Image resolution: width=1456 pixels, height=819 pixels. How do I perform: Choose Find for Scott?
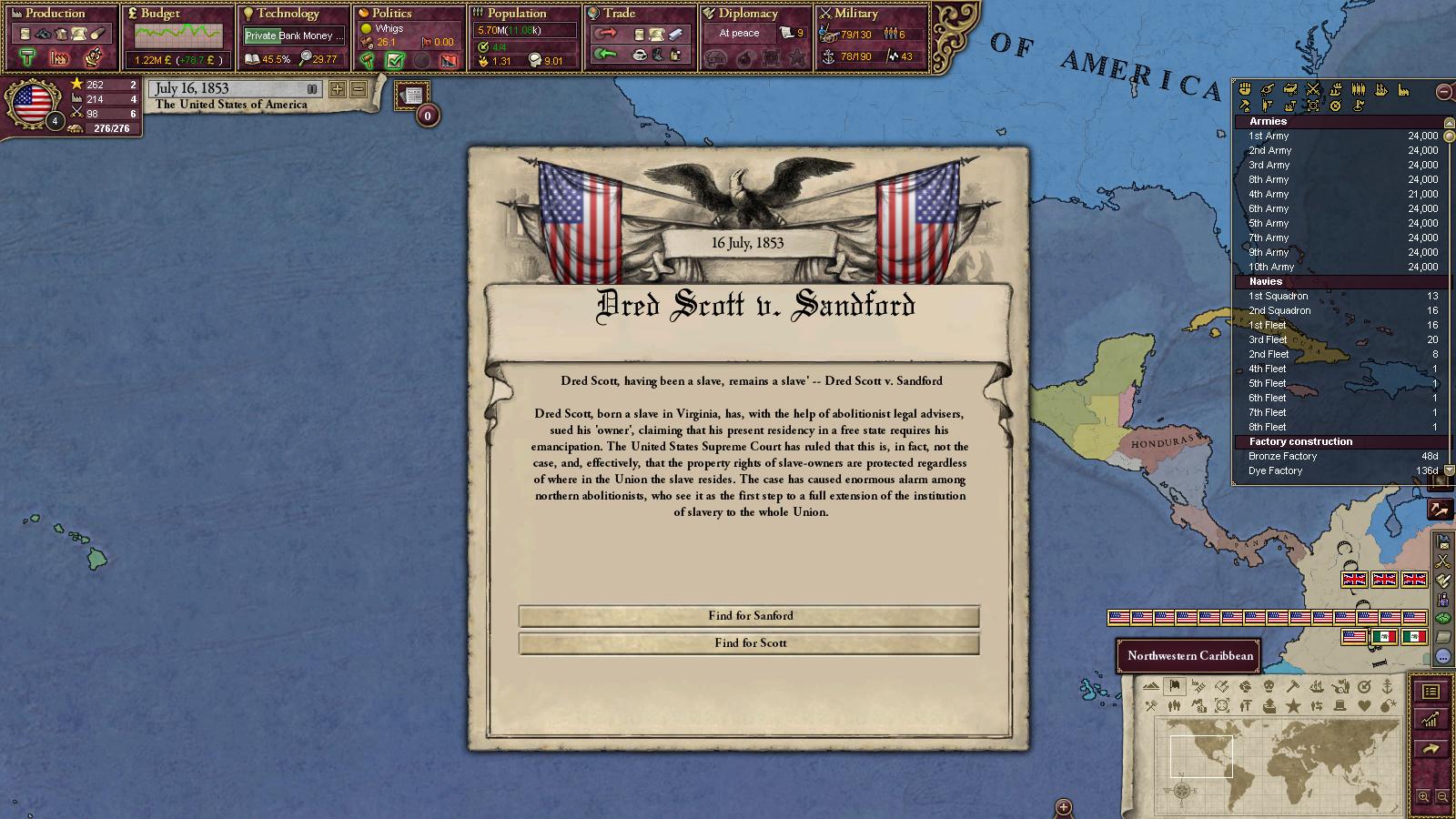(x=749, y=643)
